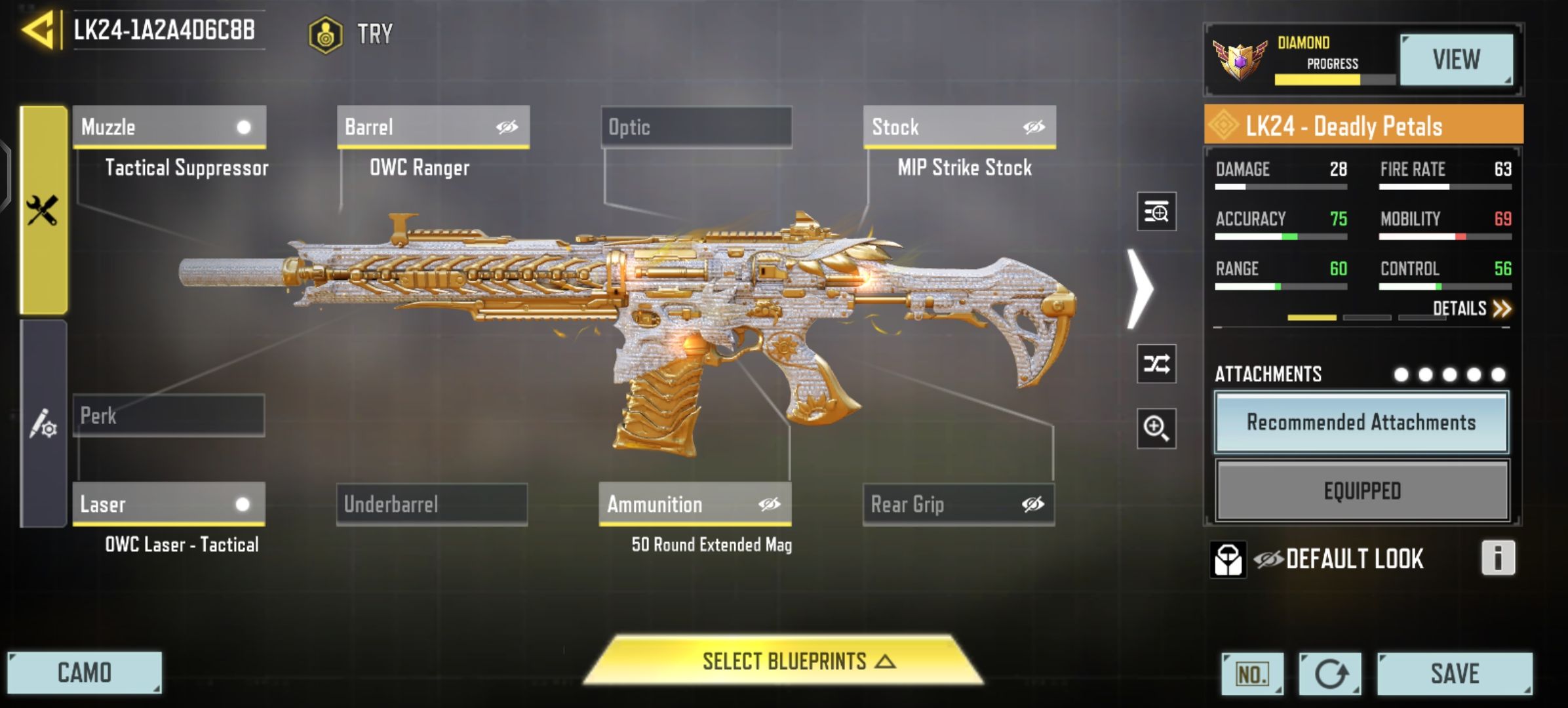Choose the empty Optic slot
1568x708 pixels.
tap(696, 127)
